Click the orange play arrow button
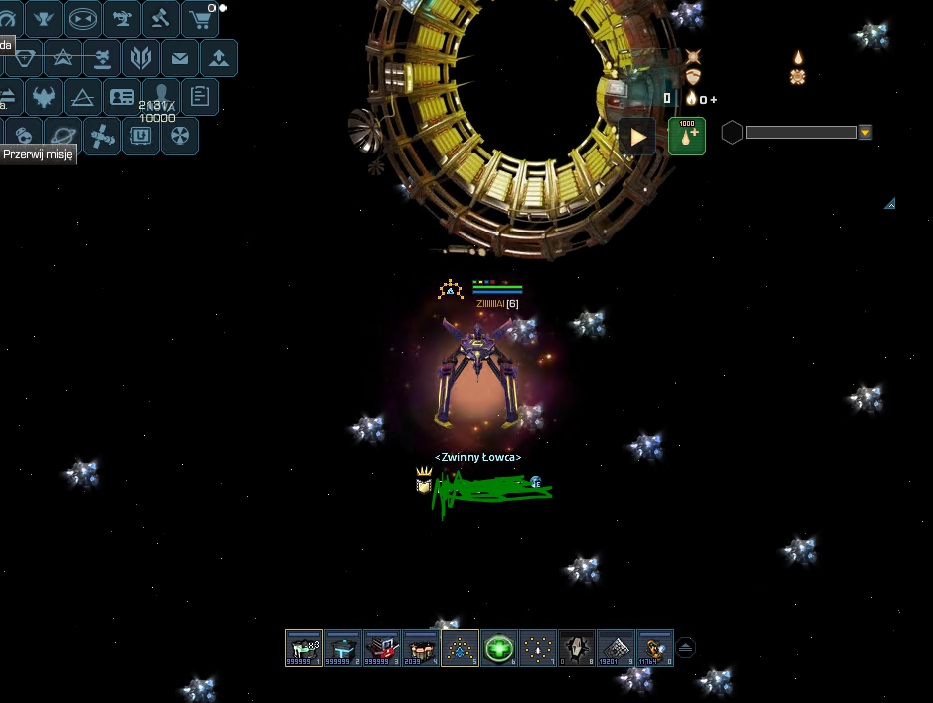Screen dimensions: 933x703 coord(637,136)
